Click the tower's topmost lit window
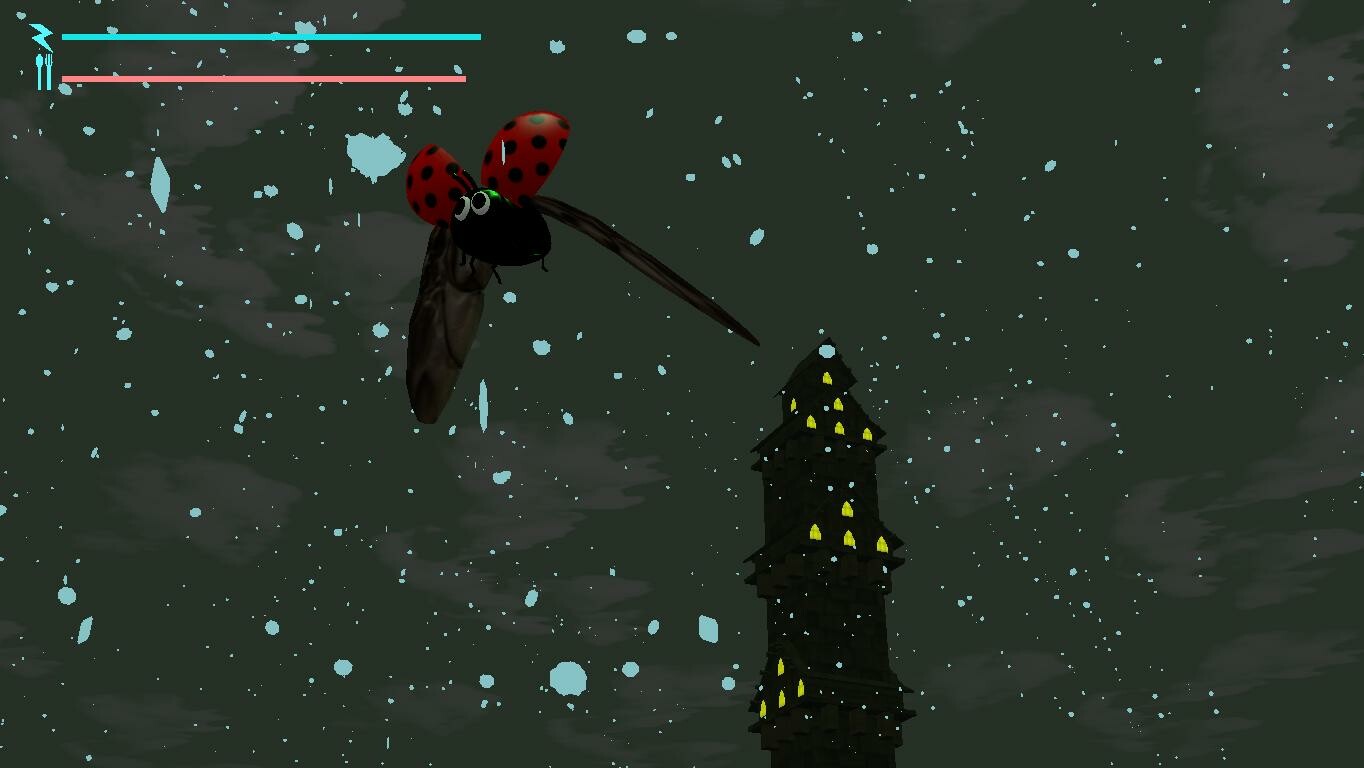Image resolution: width=1364 pixels, height=768 pixels. point(827,378)
